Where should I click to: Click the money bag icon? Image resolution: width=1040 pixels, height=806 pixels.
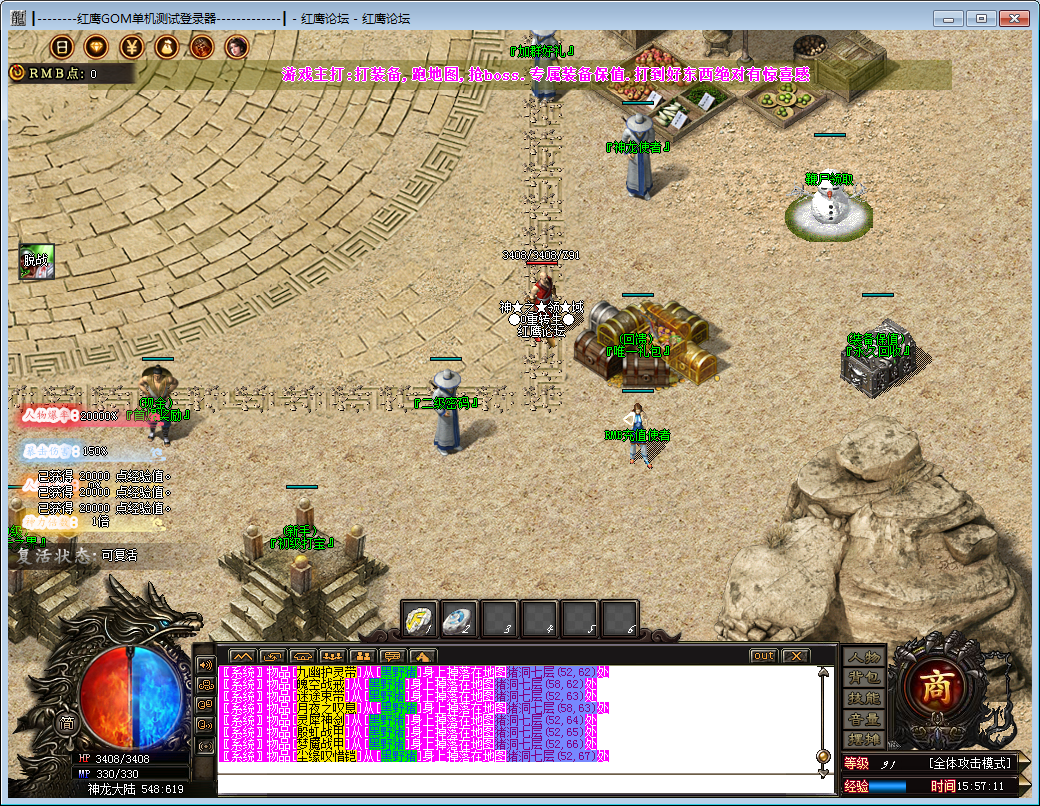tap(166, 46)
